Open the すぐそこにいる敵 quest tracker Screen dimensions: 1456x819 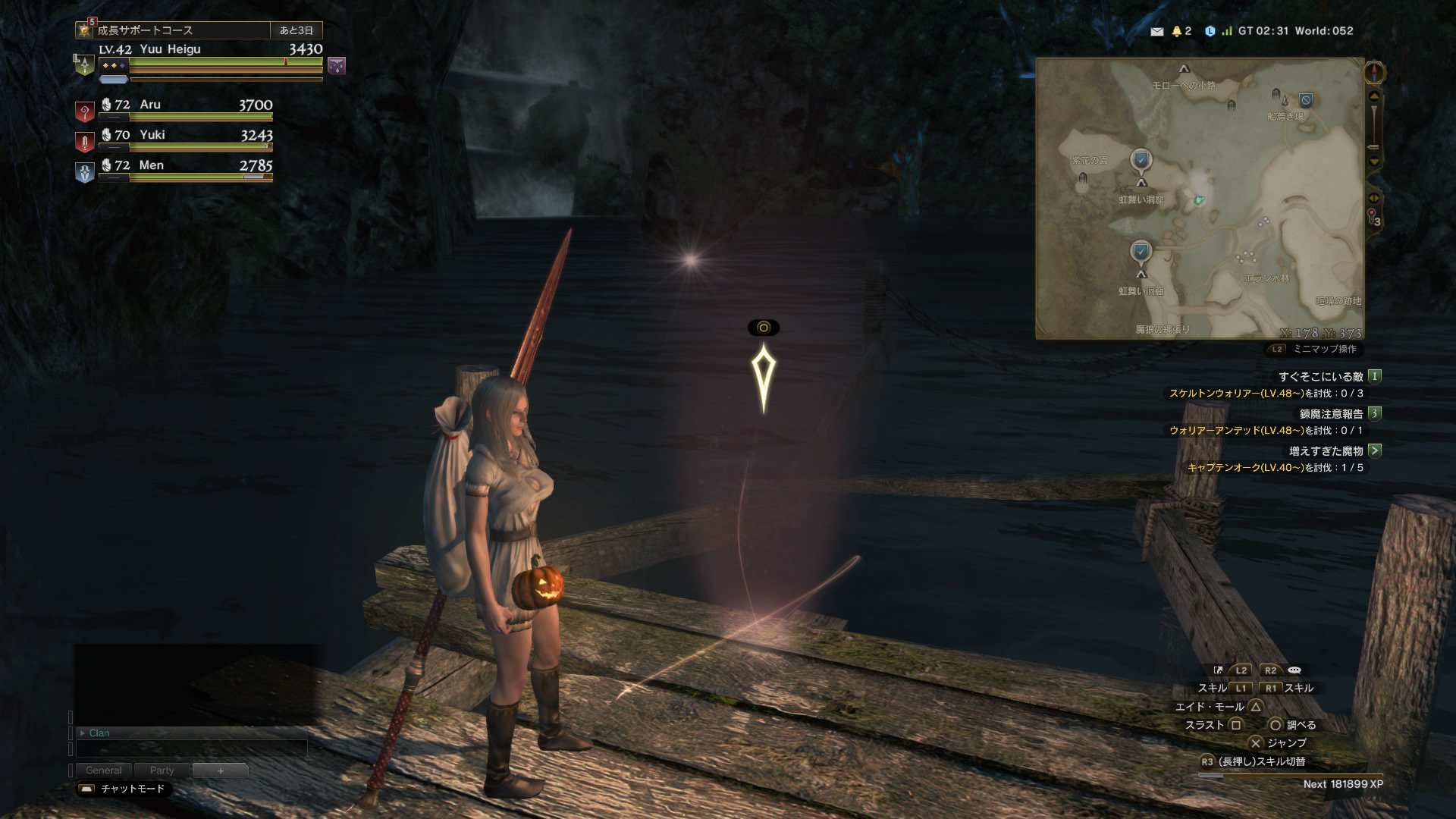(x=1320, y=376)
